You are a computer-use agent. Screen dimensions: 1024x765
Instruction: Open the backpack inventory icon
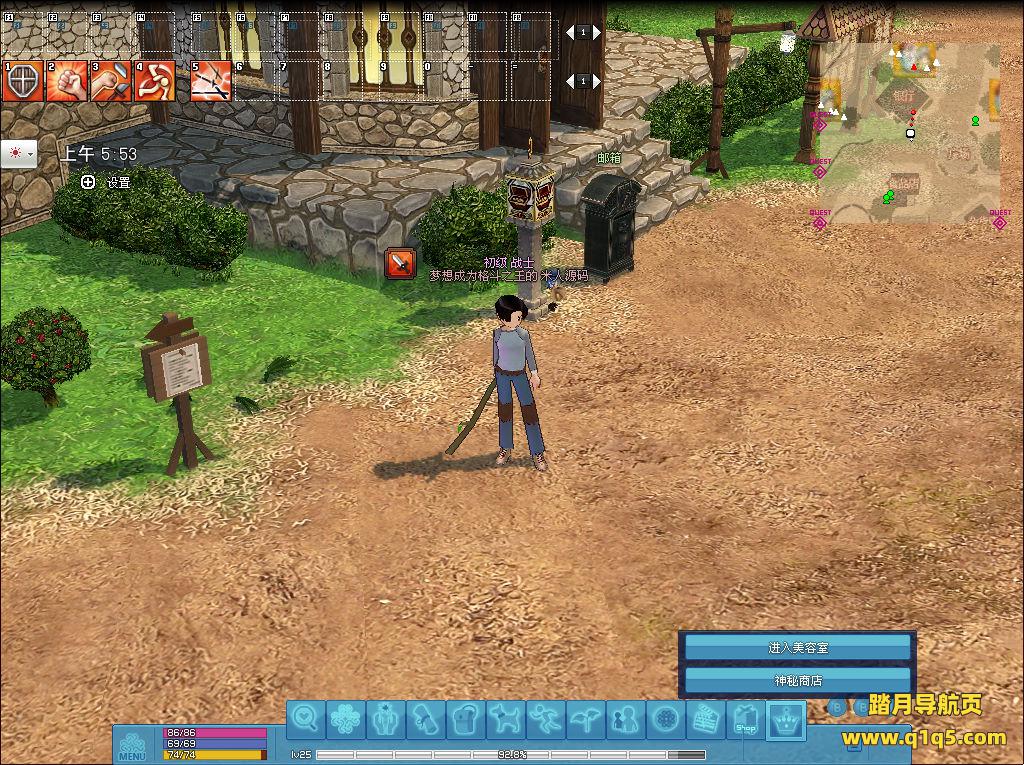point(467,719)
